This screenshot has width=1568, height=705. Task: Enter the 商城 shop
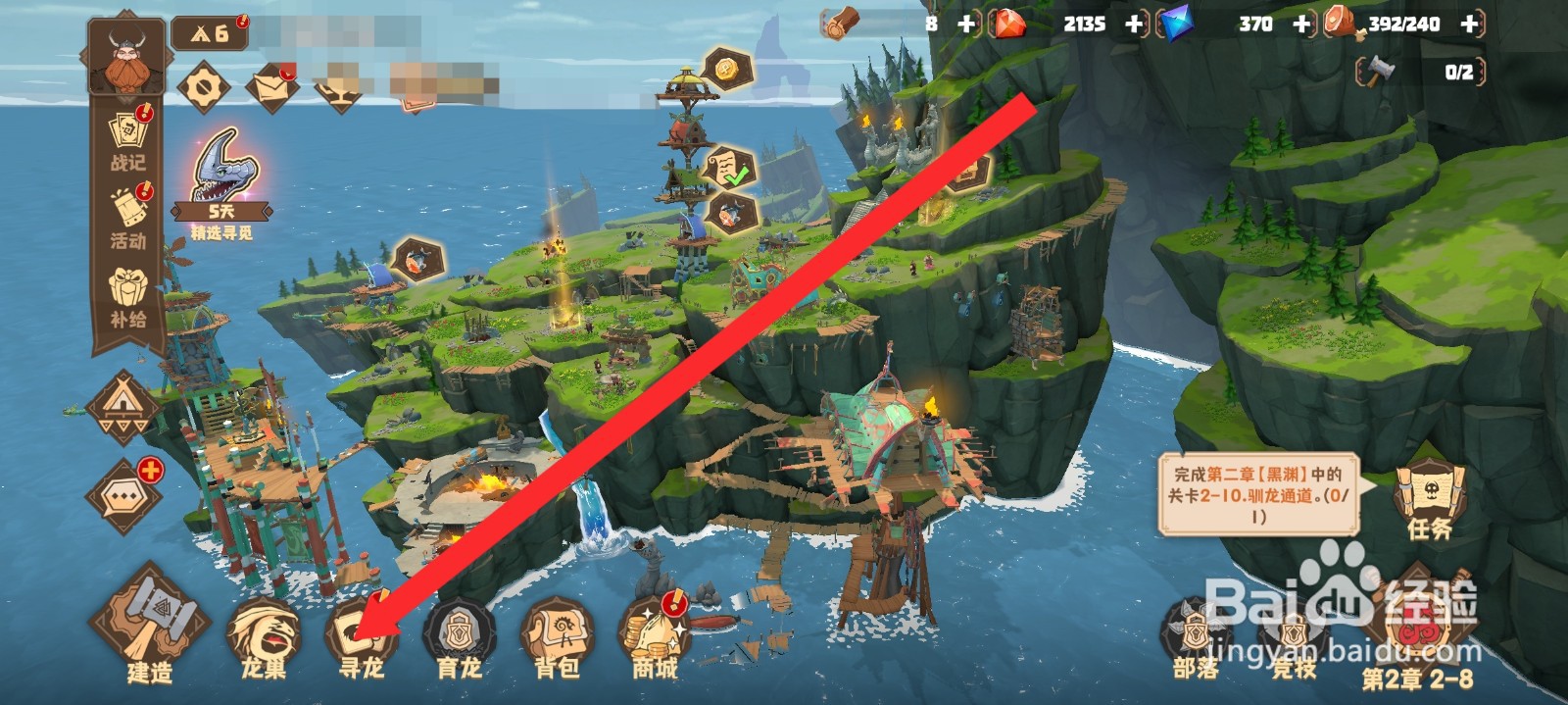[655, 635]
